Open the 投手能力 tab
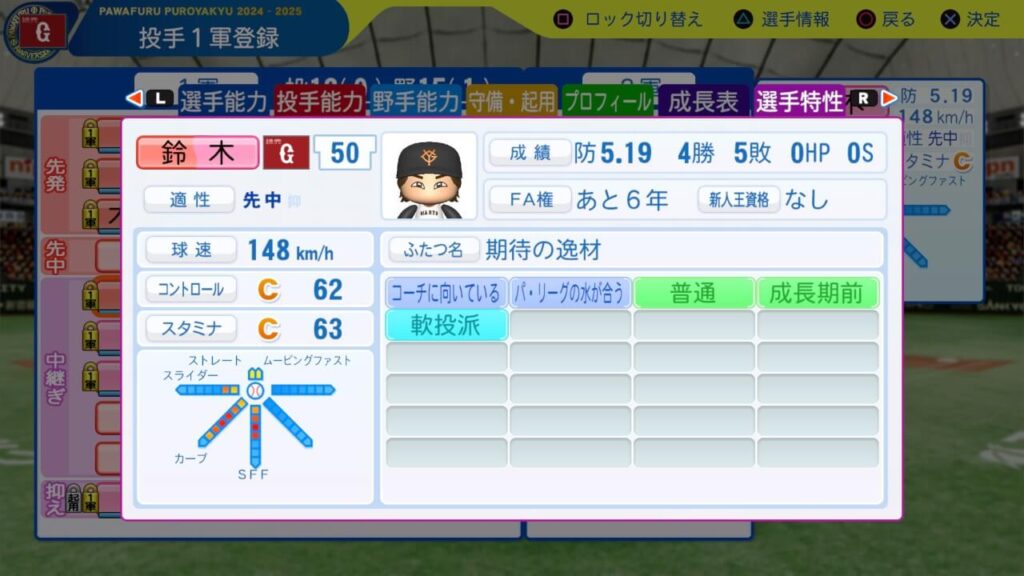The width and height of the screenshot is (1024, 576). (x=320, y=100)
